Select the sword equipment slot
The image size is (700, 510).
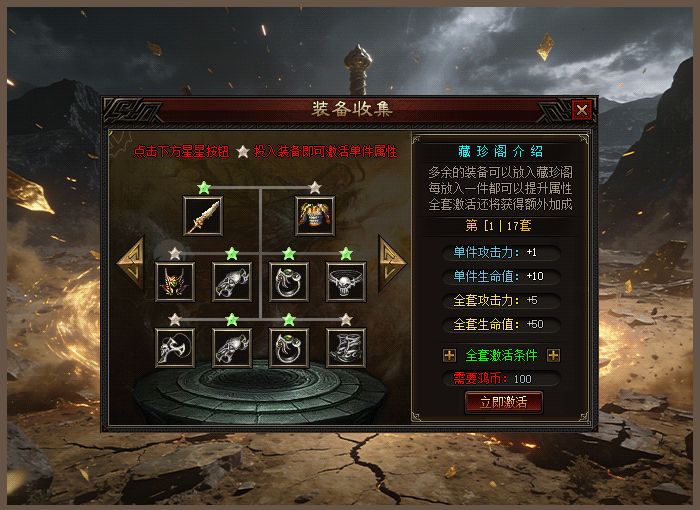pos(203,215)
